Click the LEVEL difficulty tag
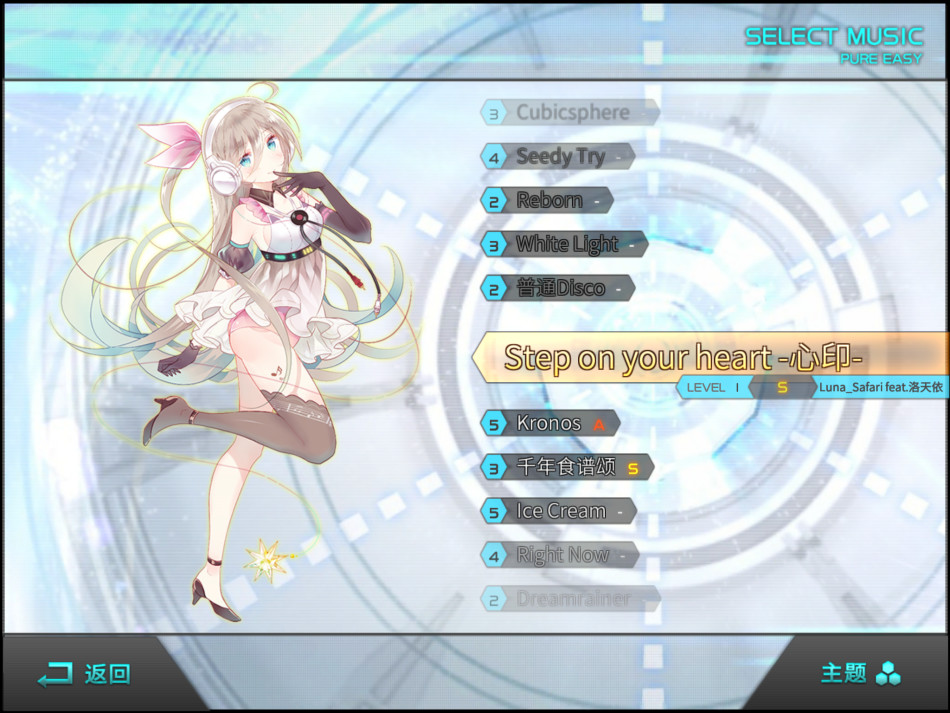The height and width of the screenshot is (713, 950). tap(714, 387)
